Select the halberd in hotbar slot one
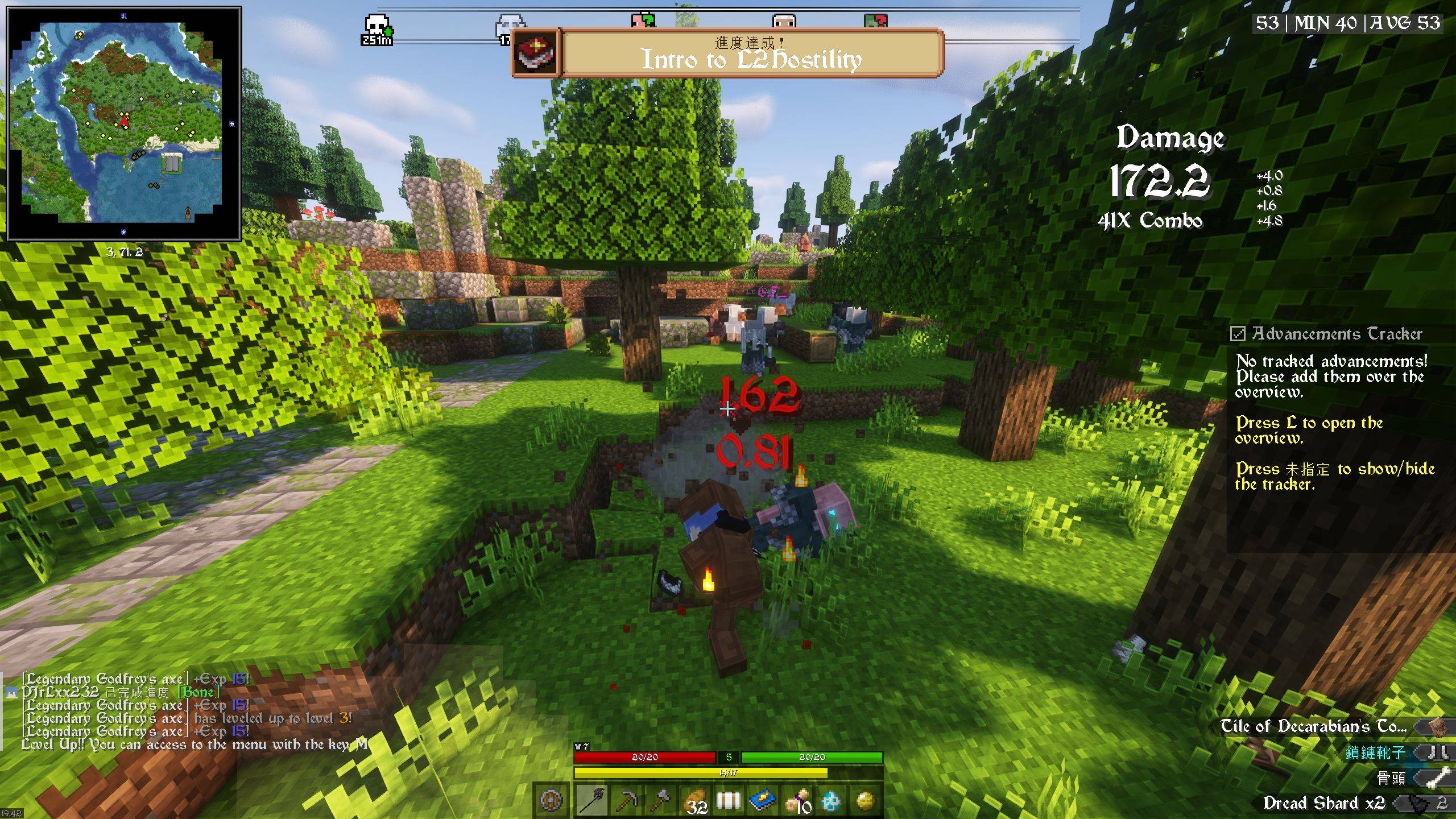The image size is (1456, 819). [592, 801]
